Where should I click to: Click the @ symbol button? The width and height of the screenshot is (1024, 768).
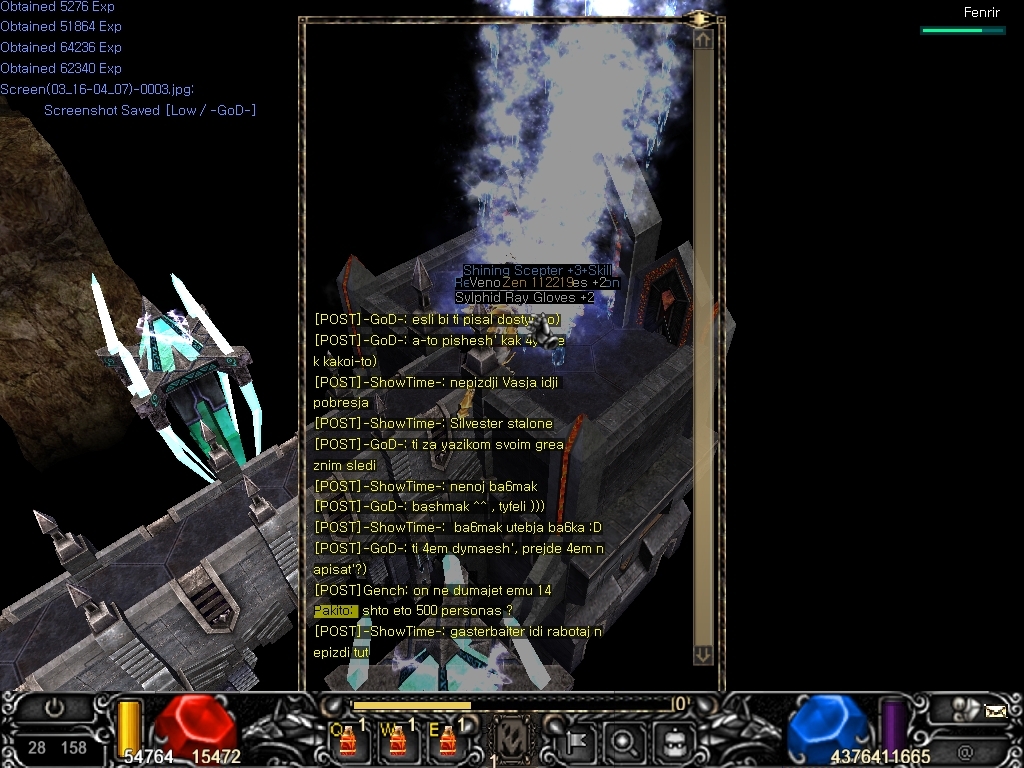(965, 751)
